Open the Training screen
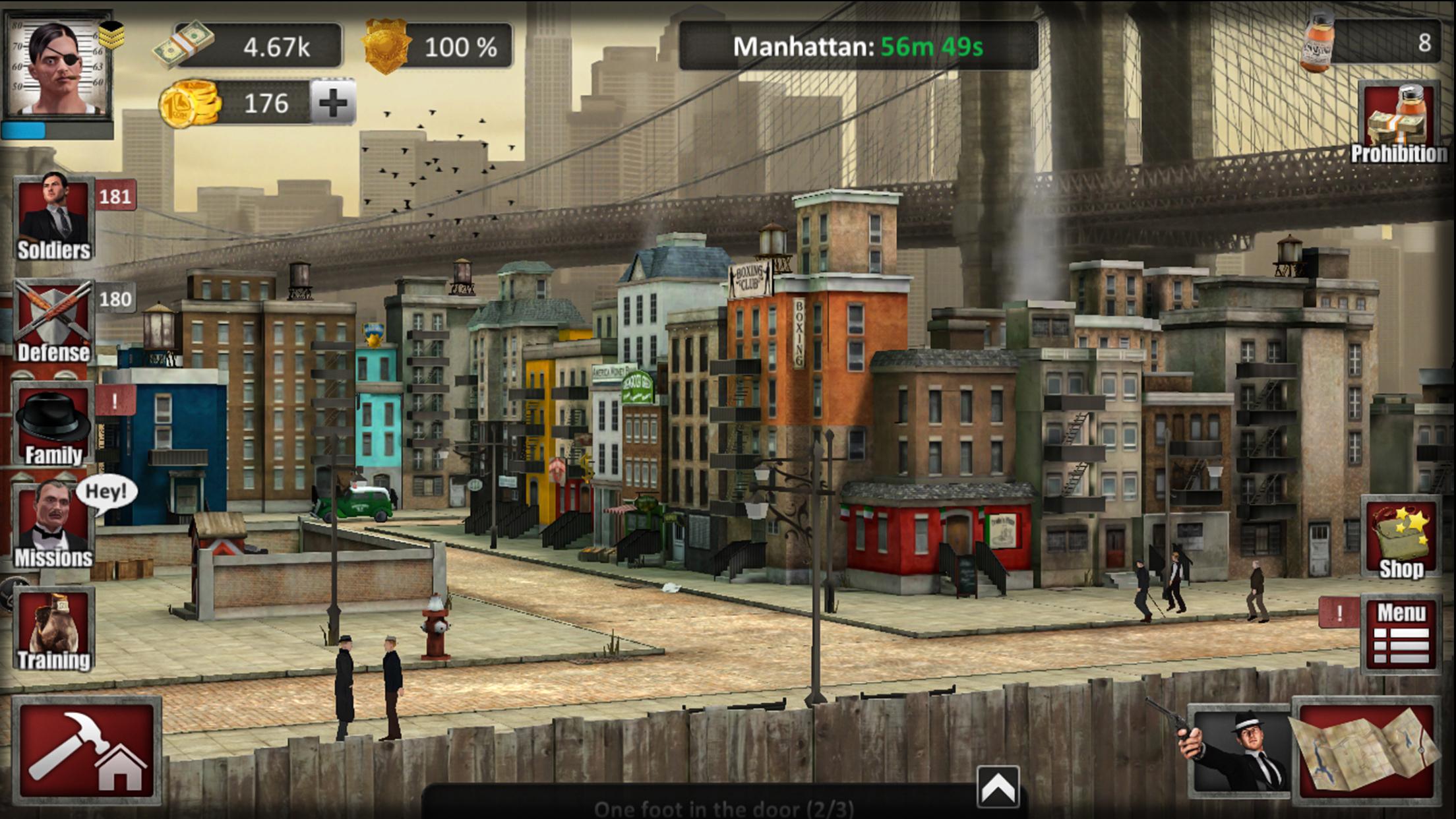This screenshot has height=819, width=1456. point(53,630)
